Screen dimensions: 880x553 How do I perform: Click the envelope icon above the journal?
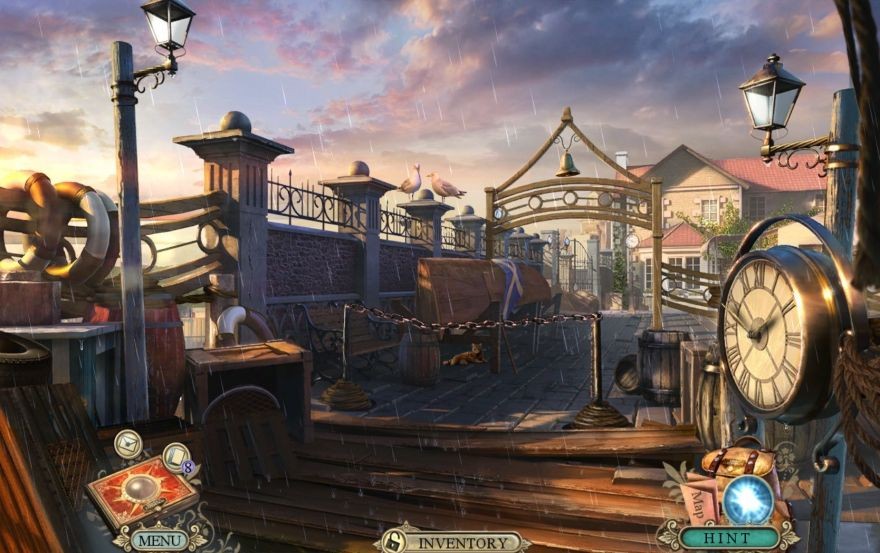[127, 443]
